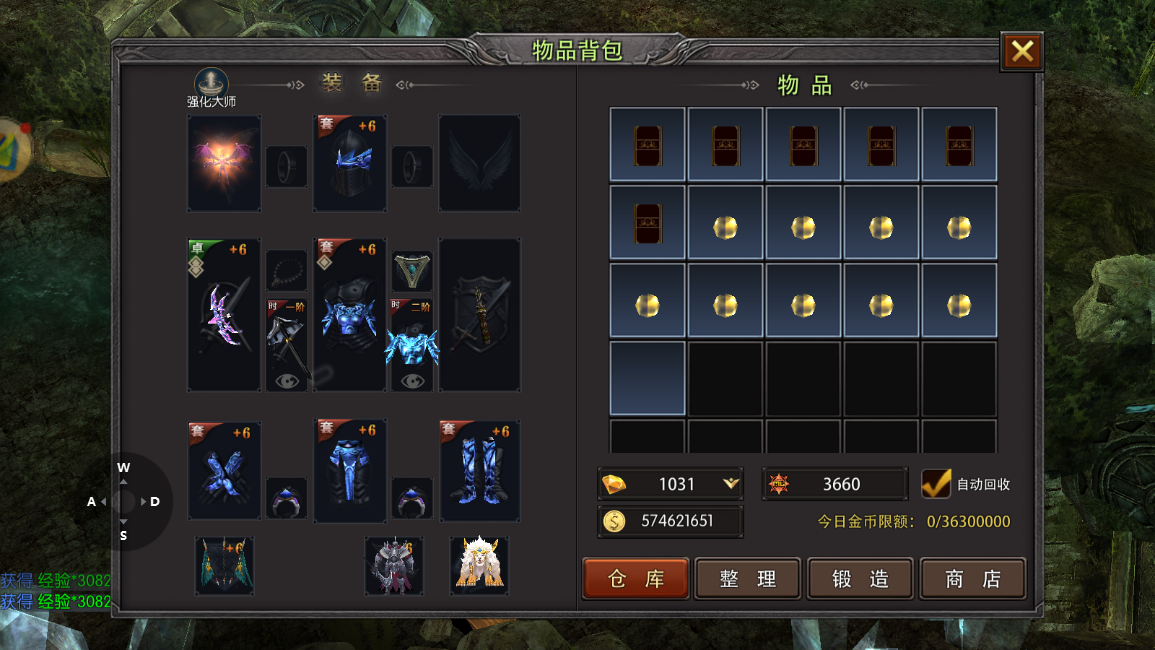The width and height of the screenshot is (1155, 650).
Task: Open the 锻造 forging menu
Action: tap(860, 579)
